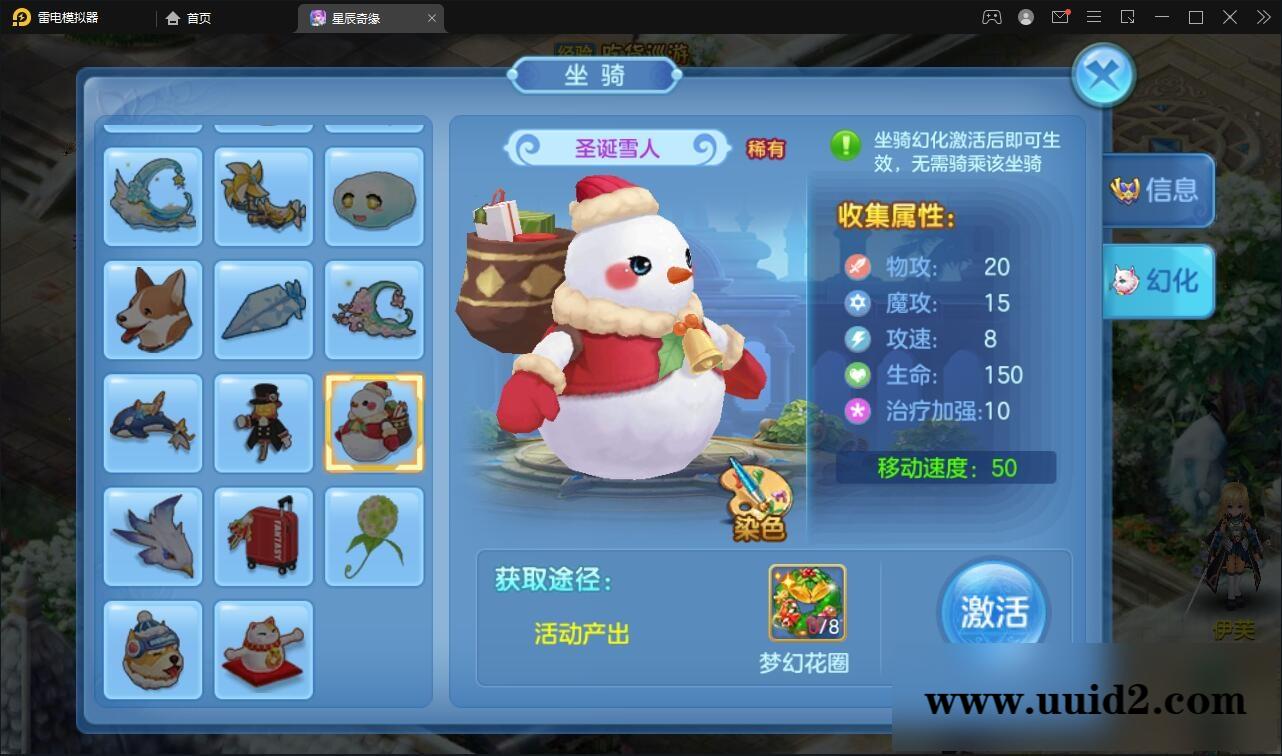Screen dimensions: 1282x756
Task: Select the highlighted Christmas snowman in the list
Action: click(x=374, y=423)
